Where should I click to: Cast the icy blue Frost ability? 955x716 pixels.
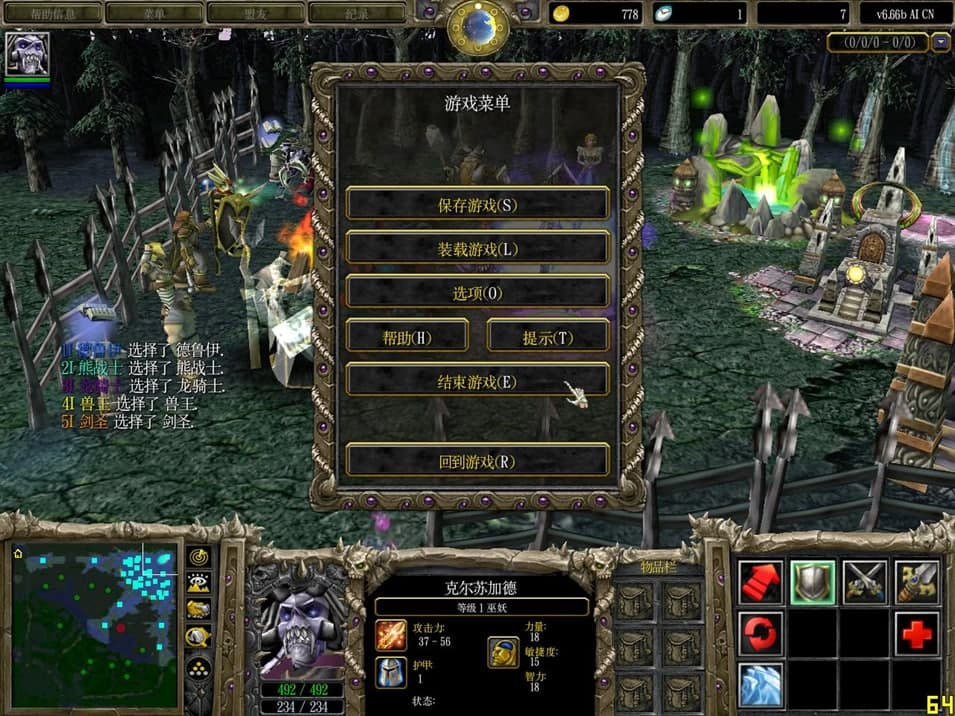(x=761, y=685)
